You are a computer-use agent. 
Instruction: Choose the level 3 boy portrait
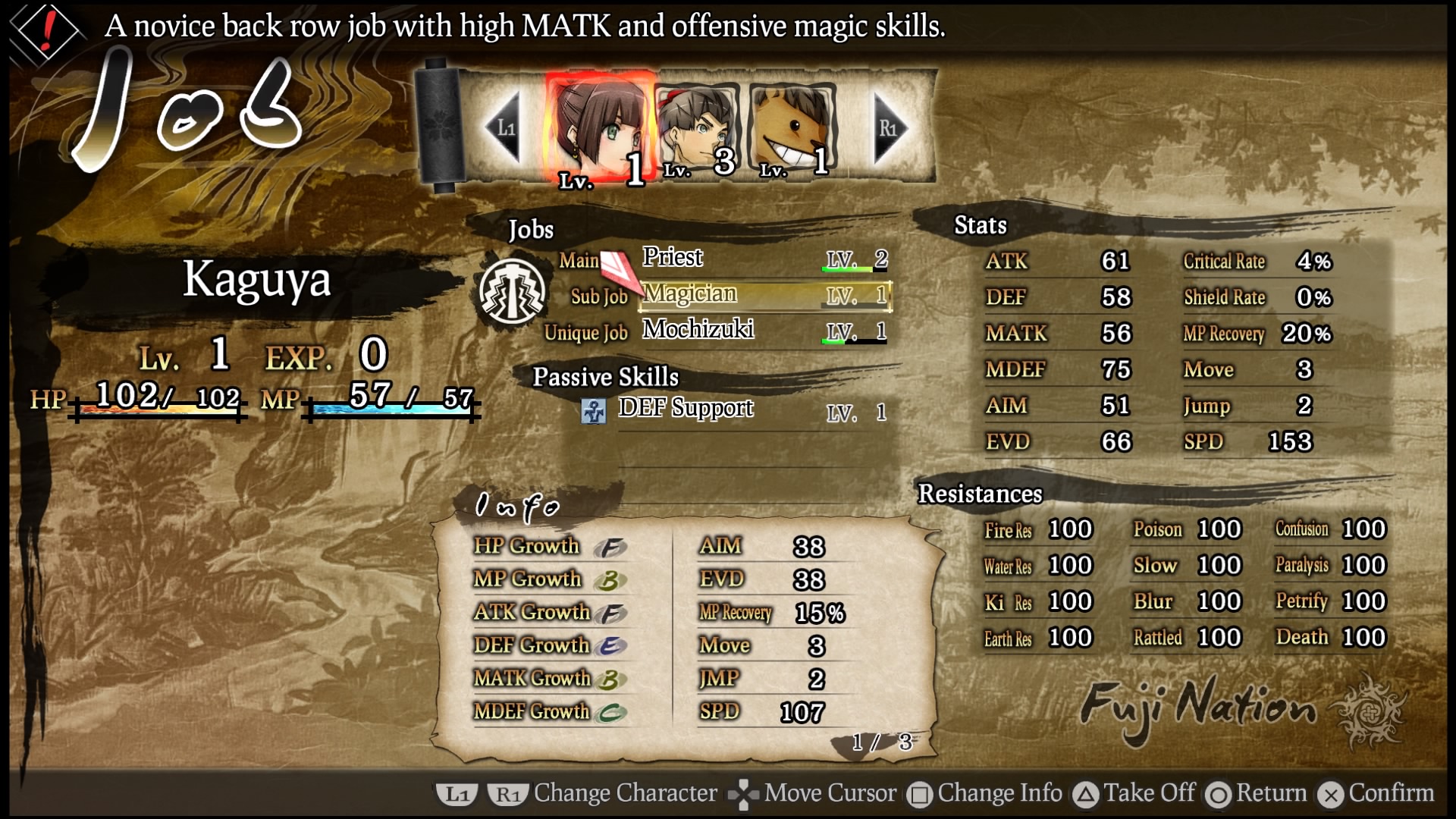click(x=698, y=129)
